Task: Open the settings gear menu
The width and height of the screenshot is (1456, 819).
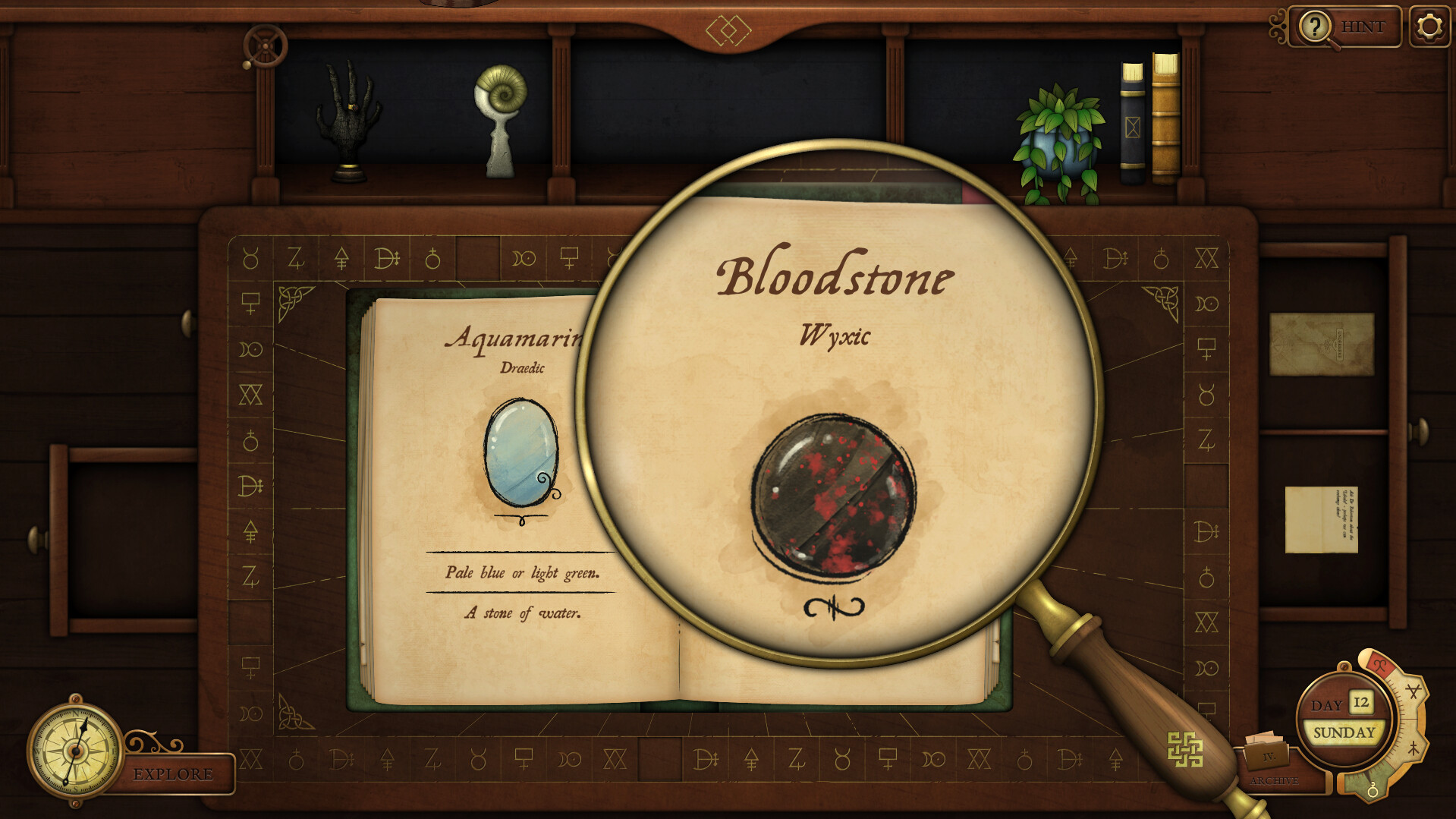Action: click(1430, 25)
